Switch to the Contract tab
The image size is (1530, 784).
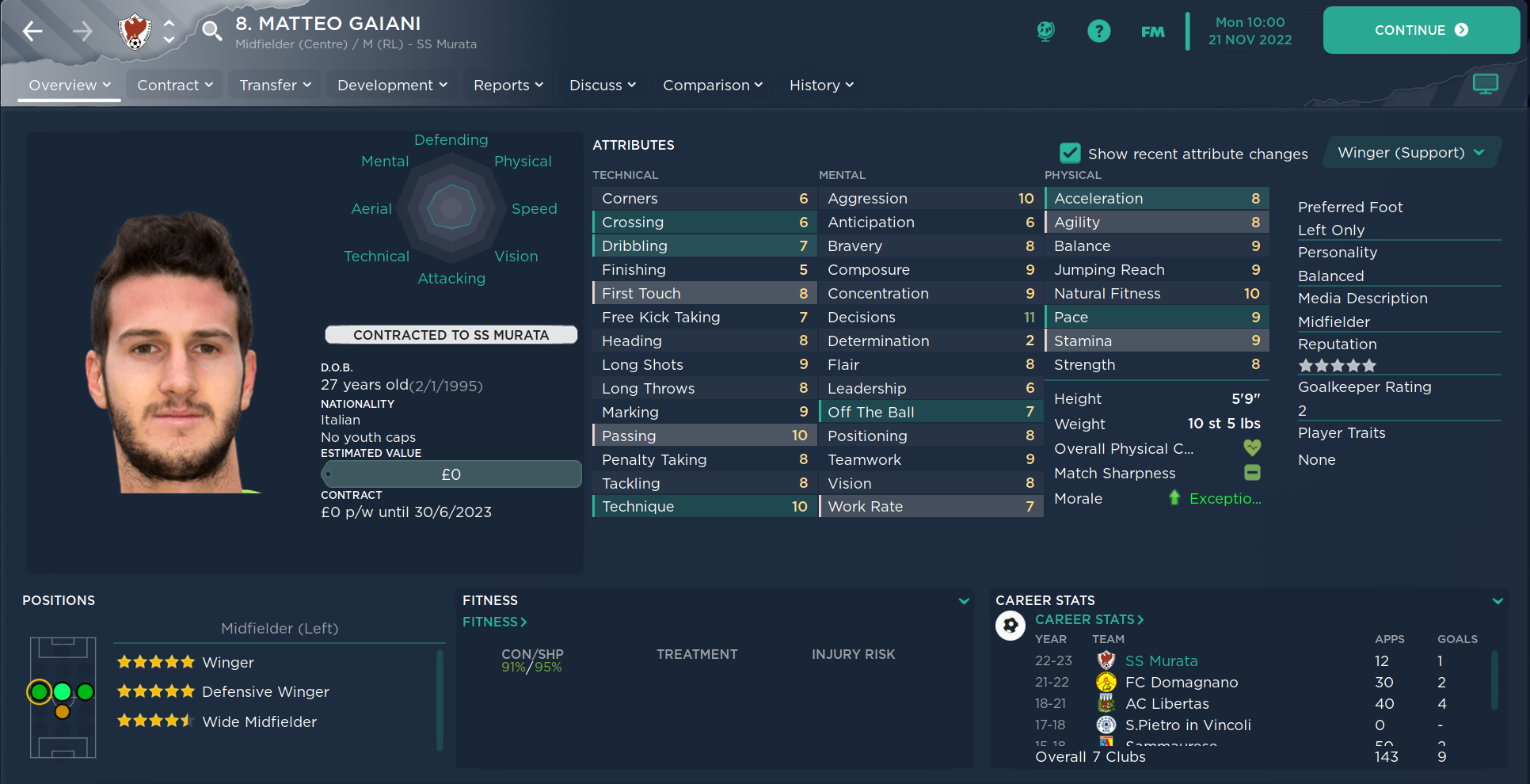[x=173, y=85]
